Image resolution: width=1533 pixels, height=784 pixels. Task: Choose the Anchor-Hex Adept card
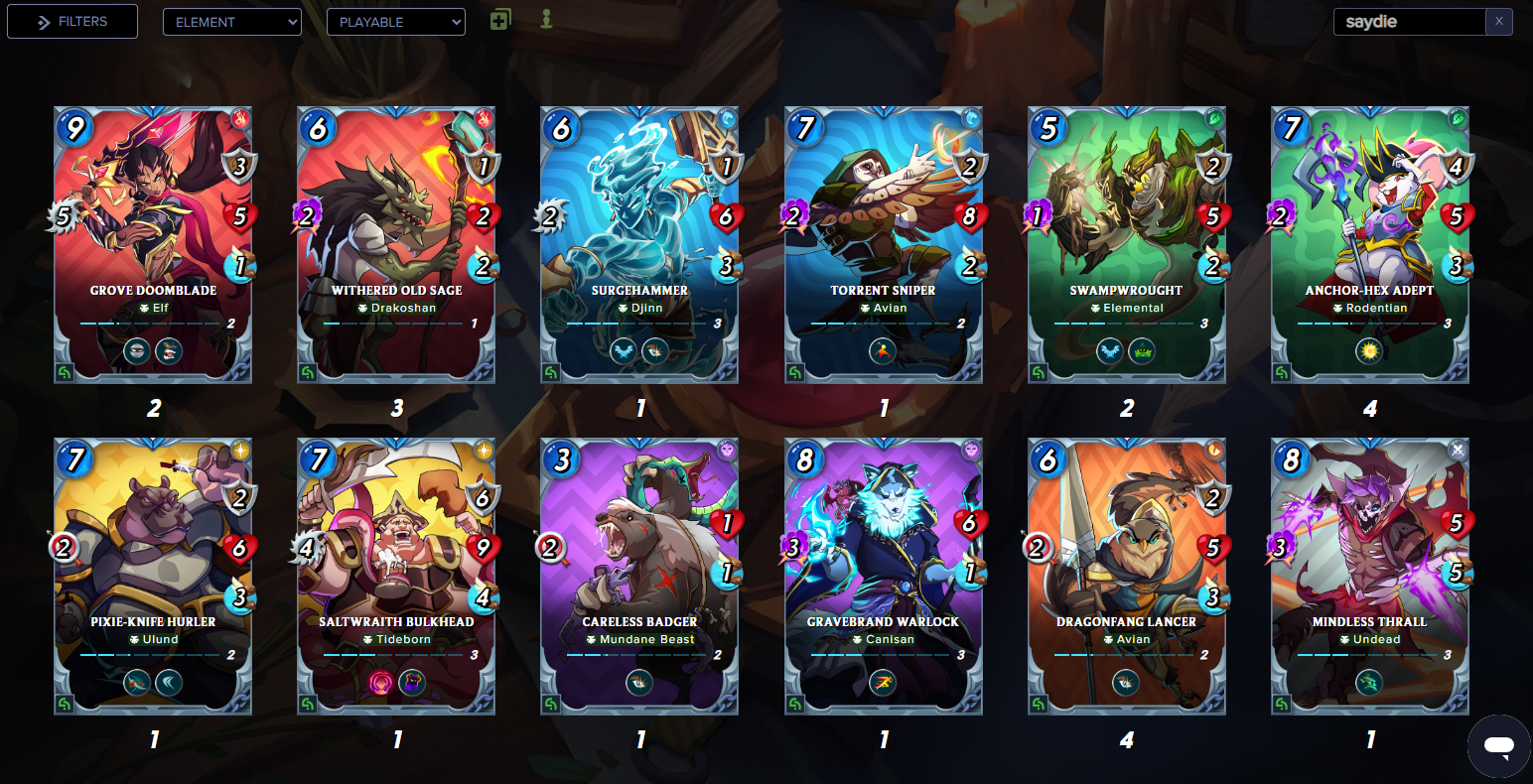[x=1369, y=243]
